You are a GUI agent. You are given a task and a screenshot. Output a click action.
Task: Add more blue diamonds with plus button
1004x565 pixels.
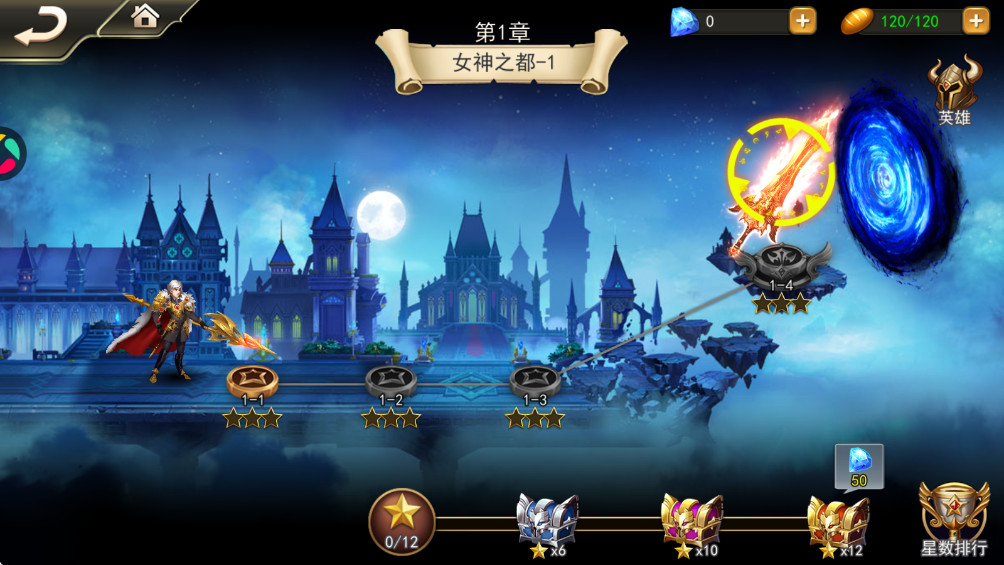point(802,20)
